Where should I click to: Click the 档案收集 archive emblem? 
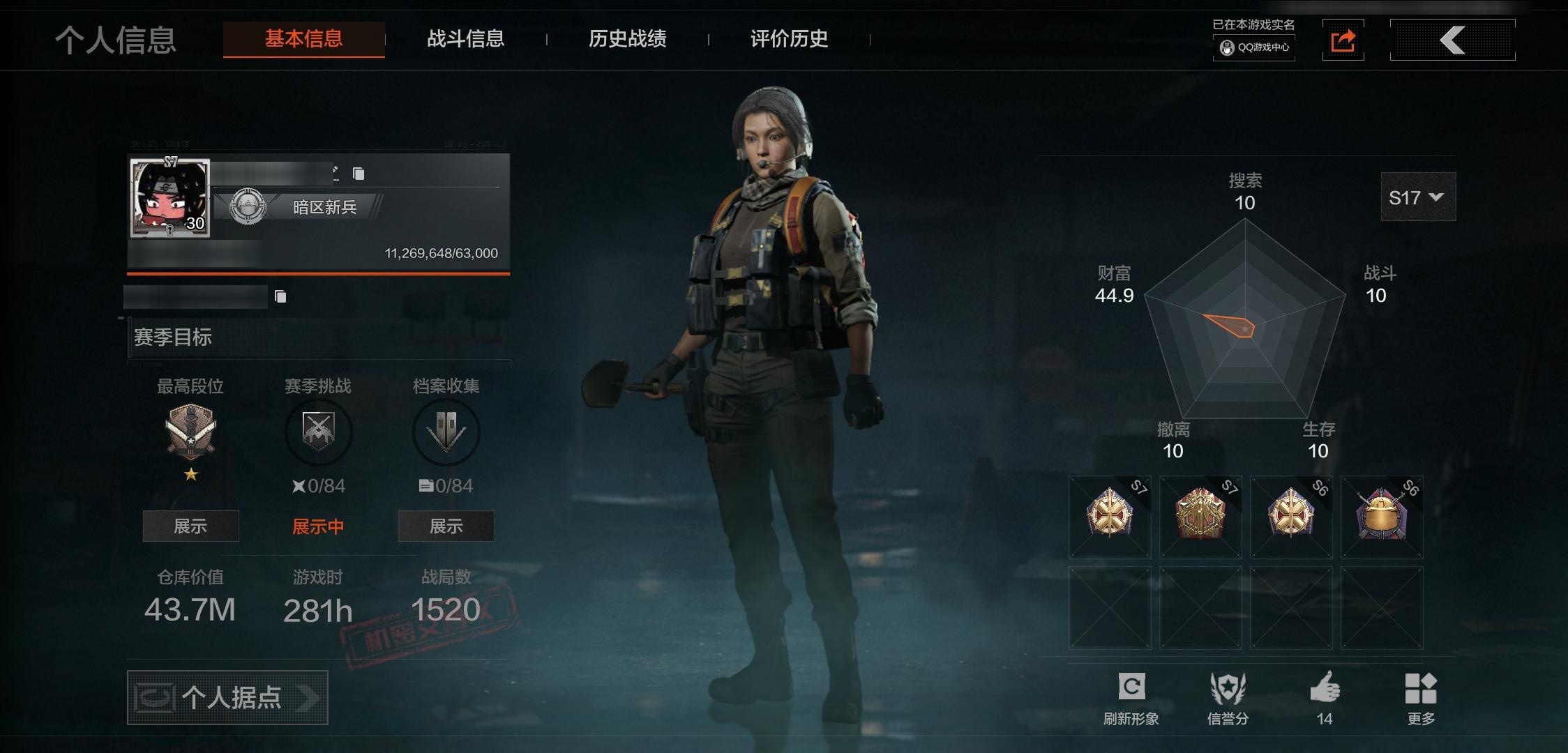446,432
